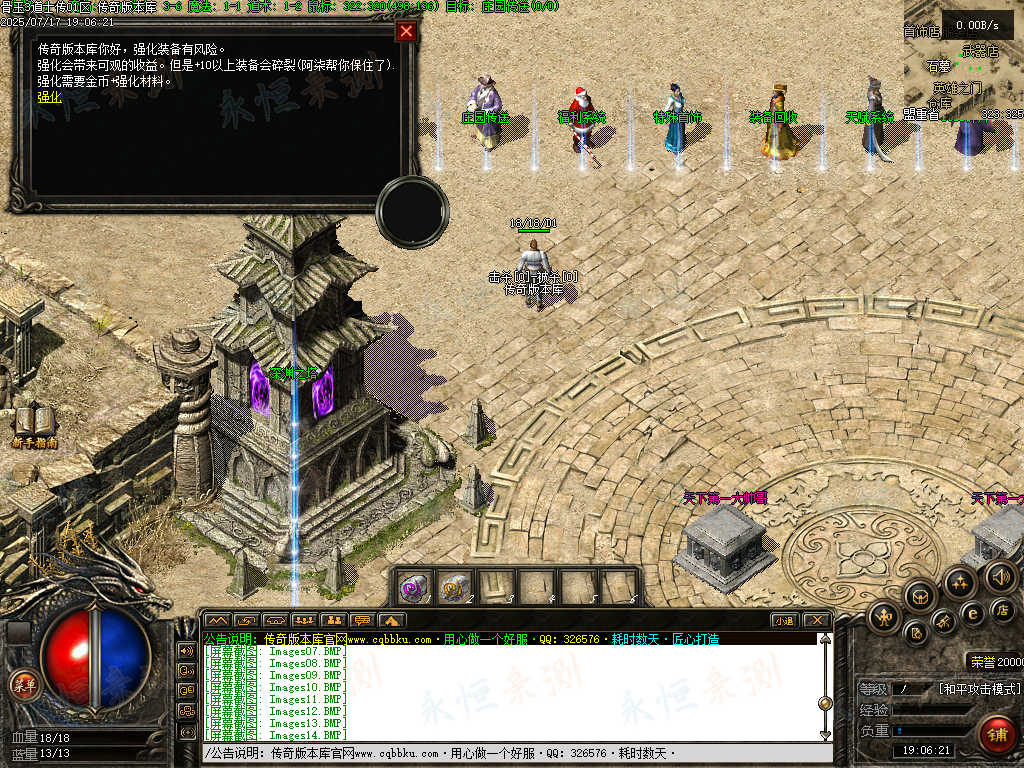
Task: Switch the 和平攻击模式 attack mode label
Action: pos(979,689)
